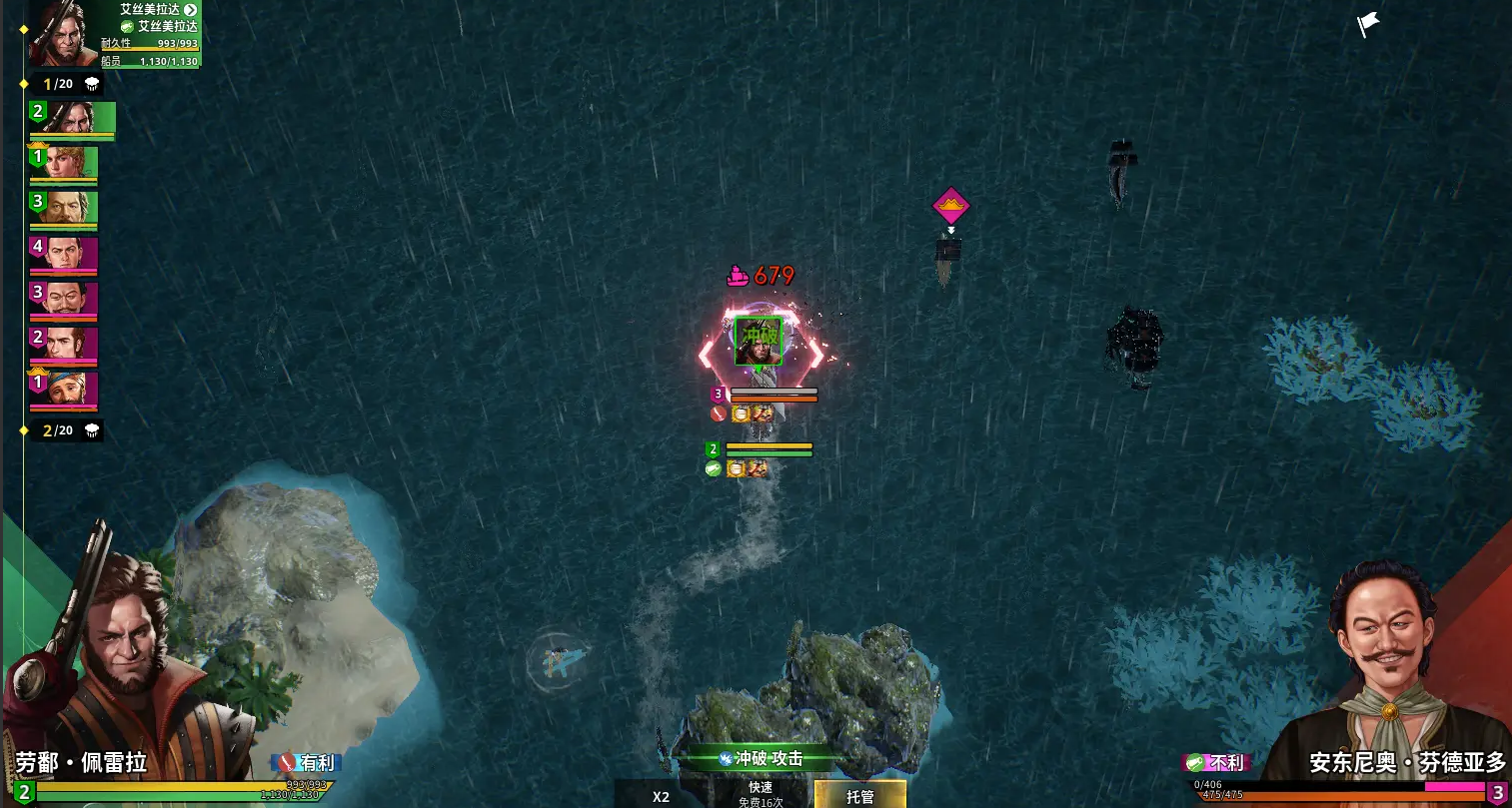
Task: Pick the blond crowned green portrait
Action: (63, 164)
